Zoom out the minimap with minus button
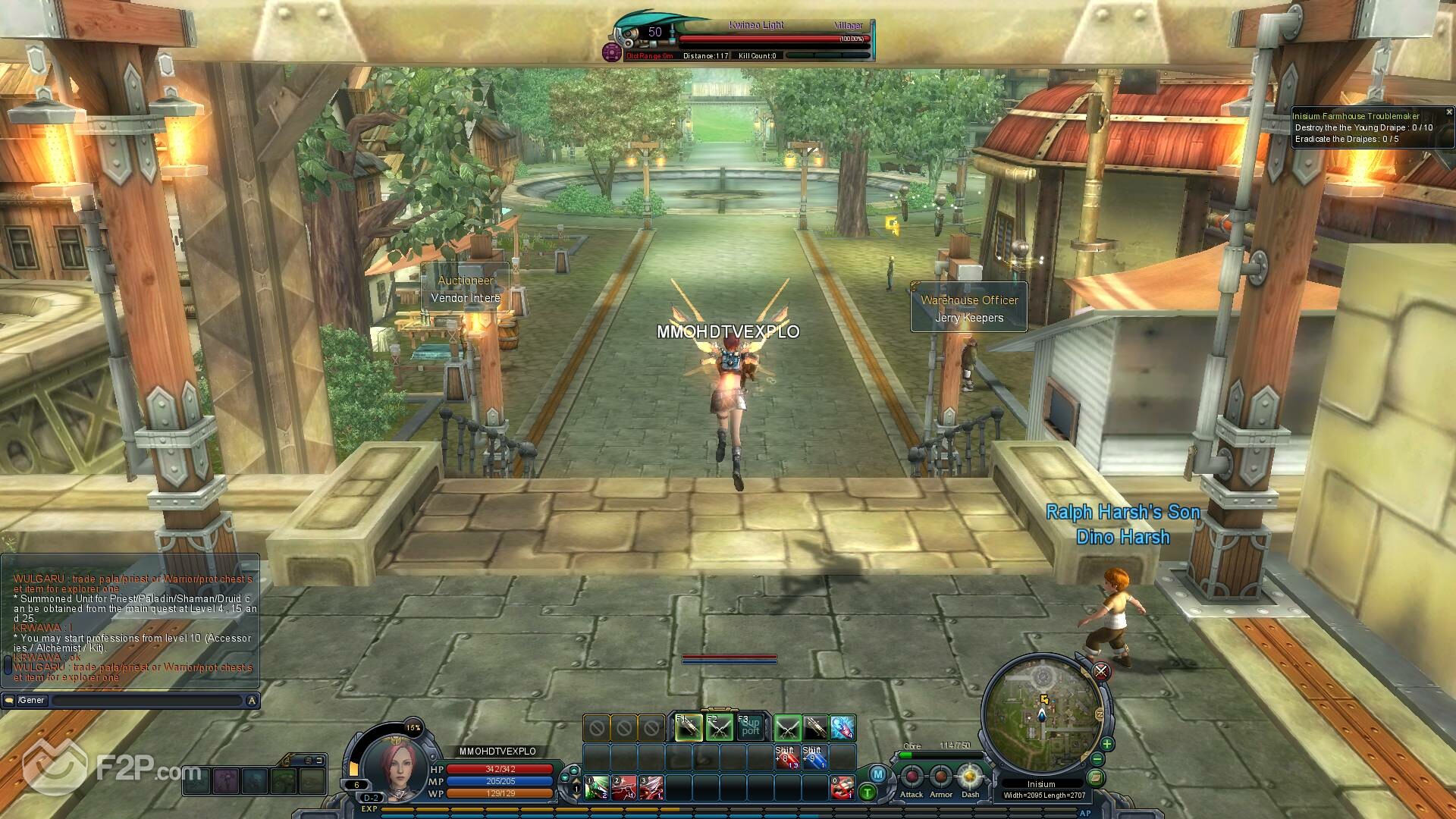 click(x=1097, y=759)
